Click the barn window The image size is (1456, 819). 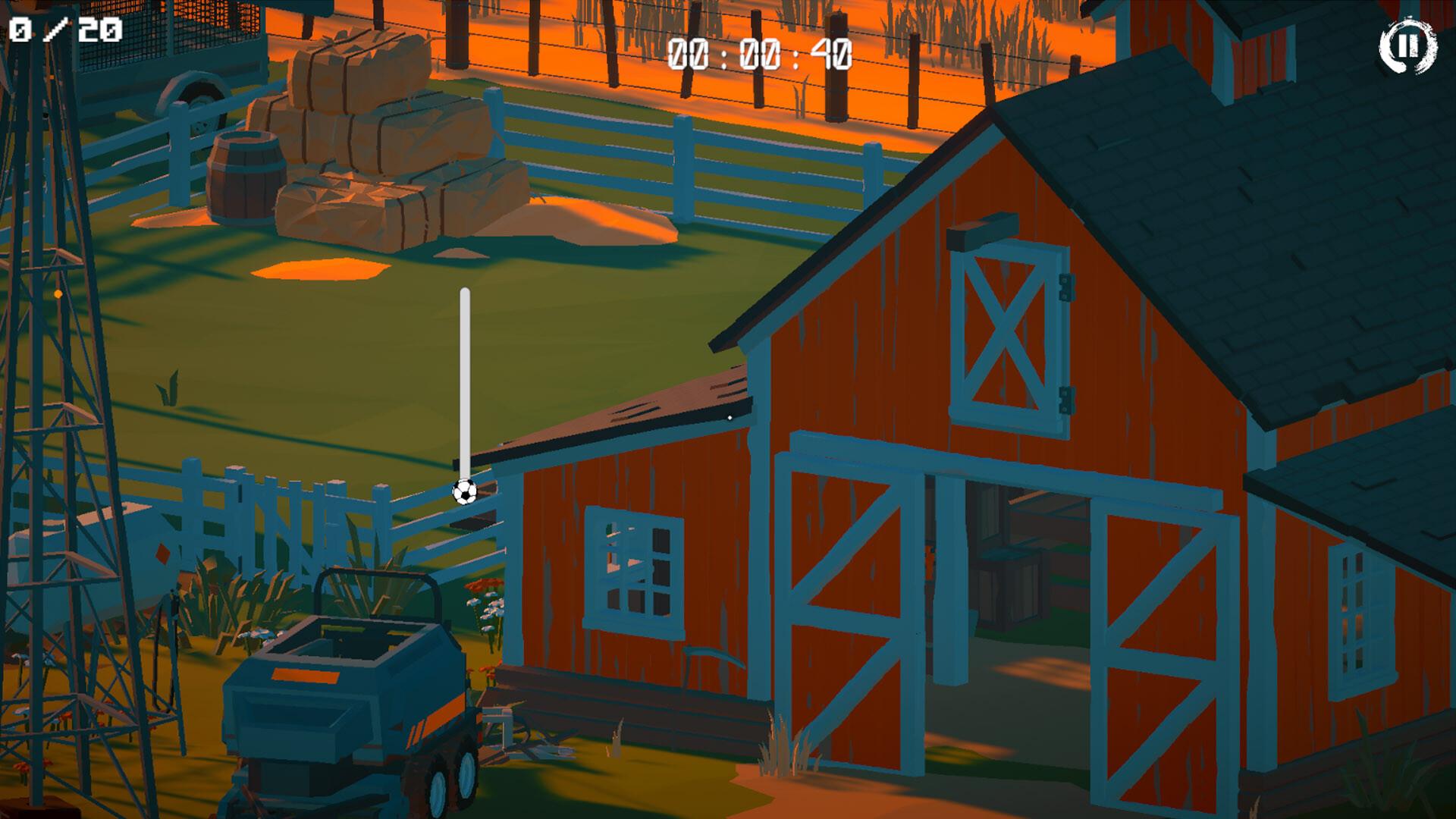point(633,573)
